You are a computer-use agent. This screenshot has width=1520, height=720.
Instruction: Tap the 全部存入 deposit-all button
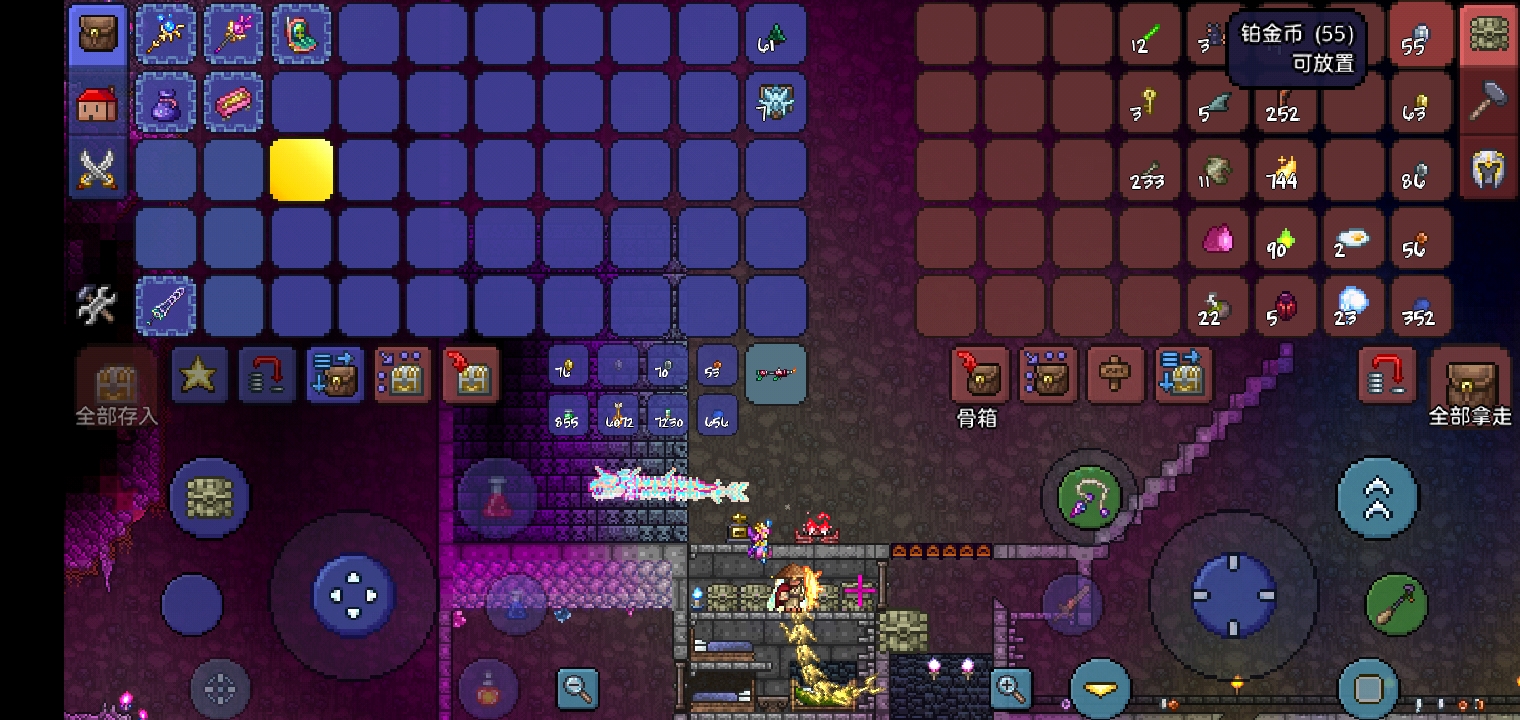(116, 385)
